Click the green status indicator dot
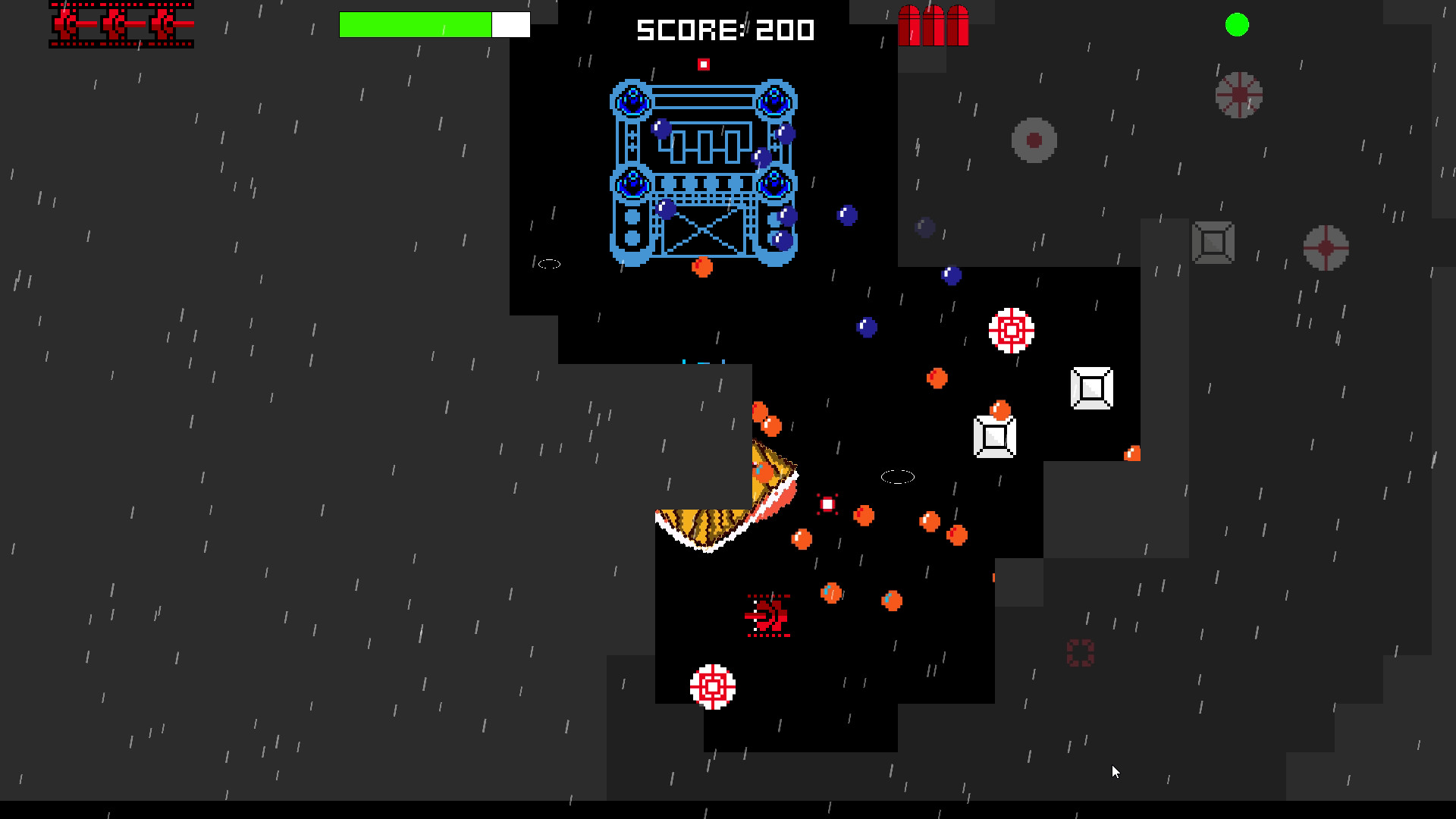Image resolution: width=1456 pixels, height=819 pixels. [1238, 25]
